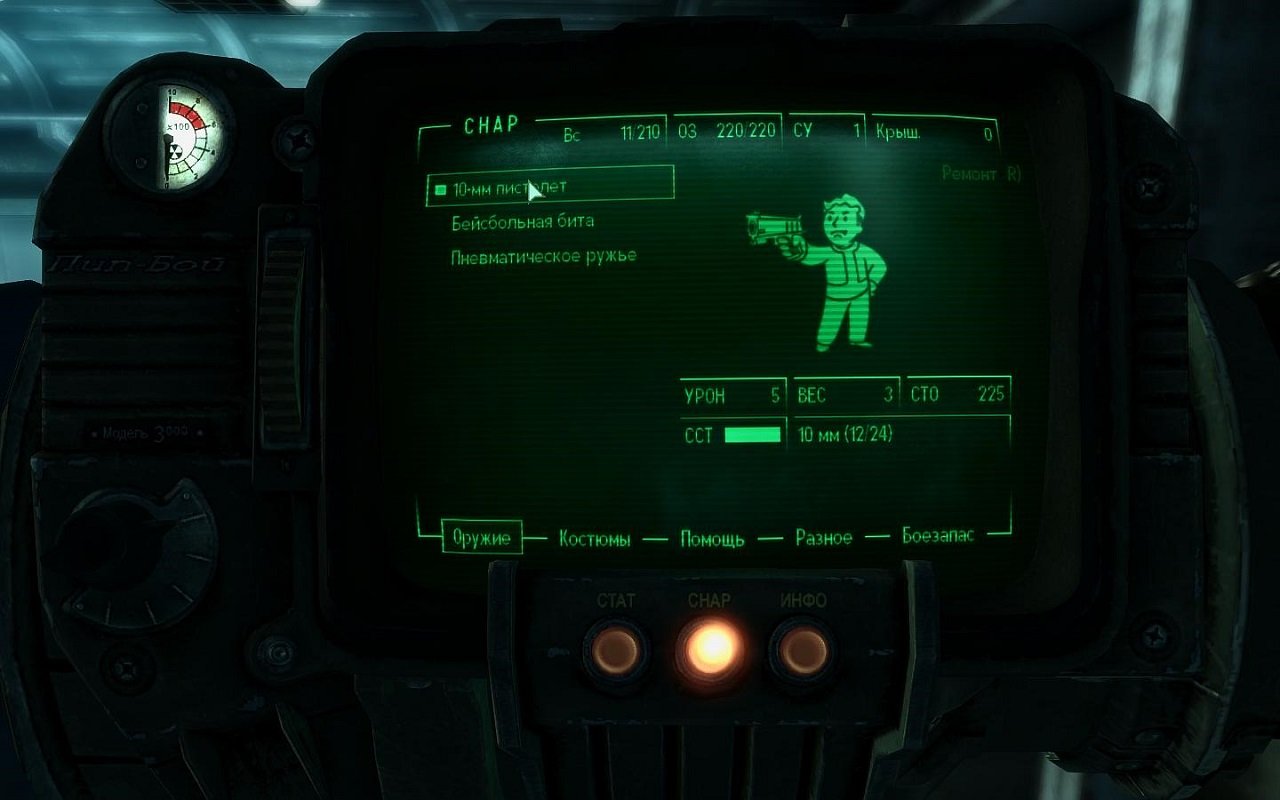Click the 10 мм (12/24) ammo readout
This screenshot has height=800, width=1280.
(844, 433)
